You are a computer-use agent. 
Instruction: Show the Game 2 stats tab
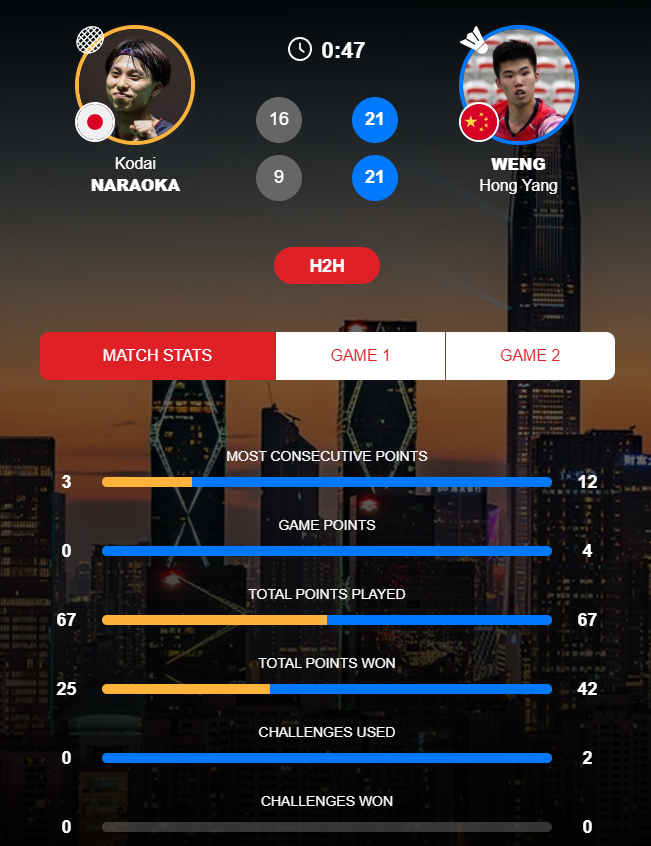tap(530, 356)
